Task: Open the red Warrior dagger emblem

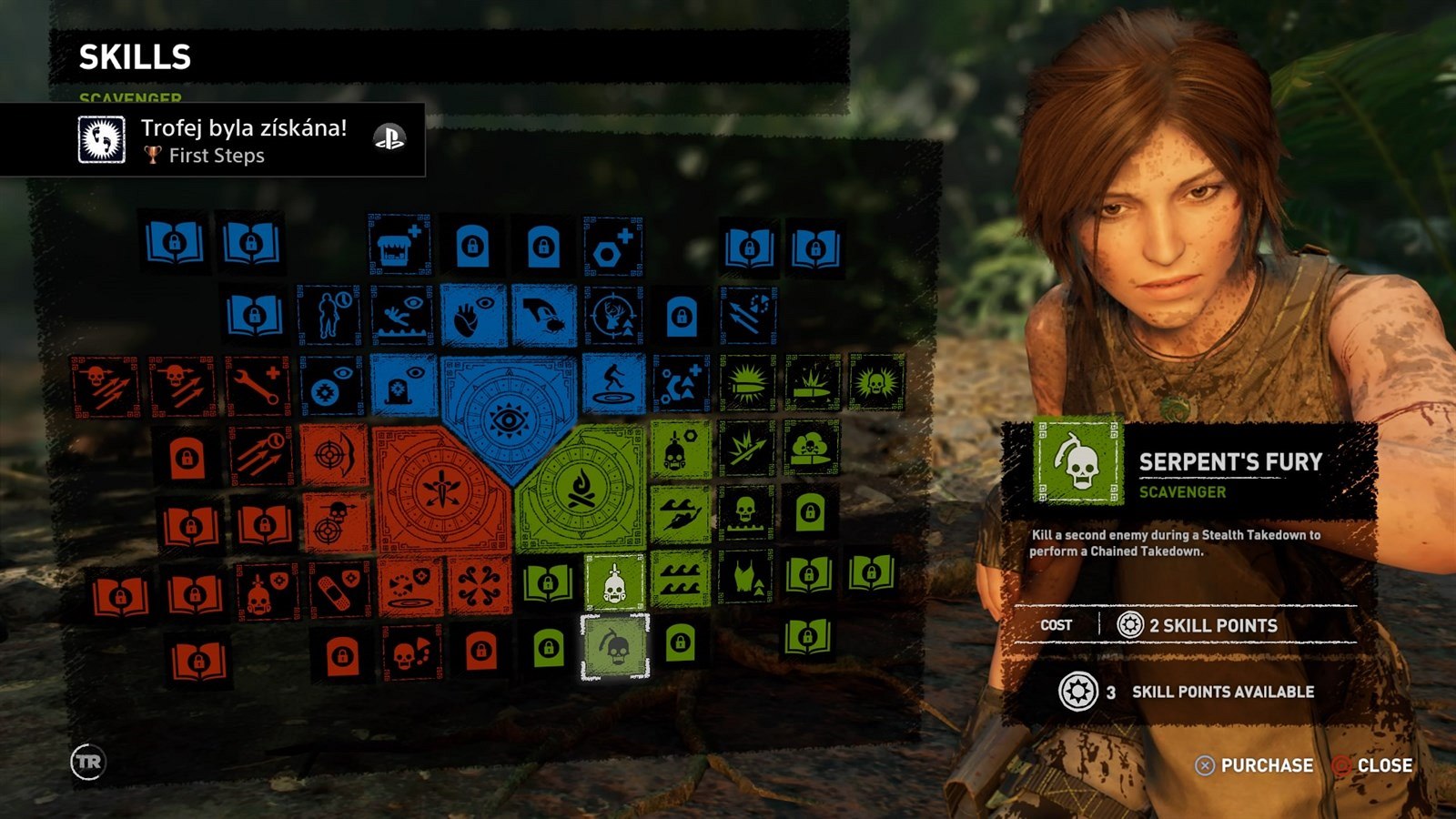Action: click(441, 490)
